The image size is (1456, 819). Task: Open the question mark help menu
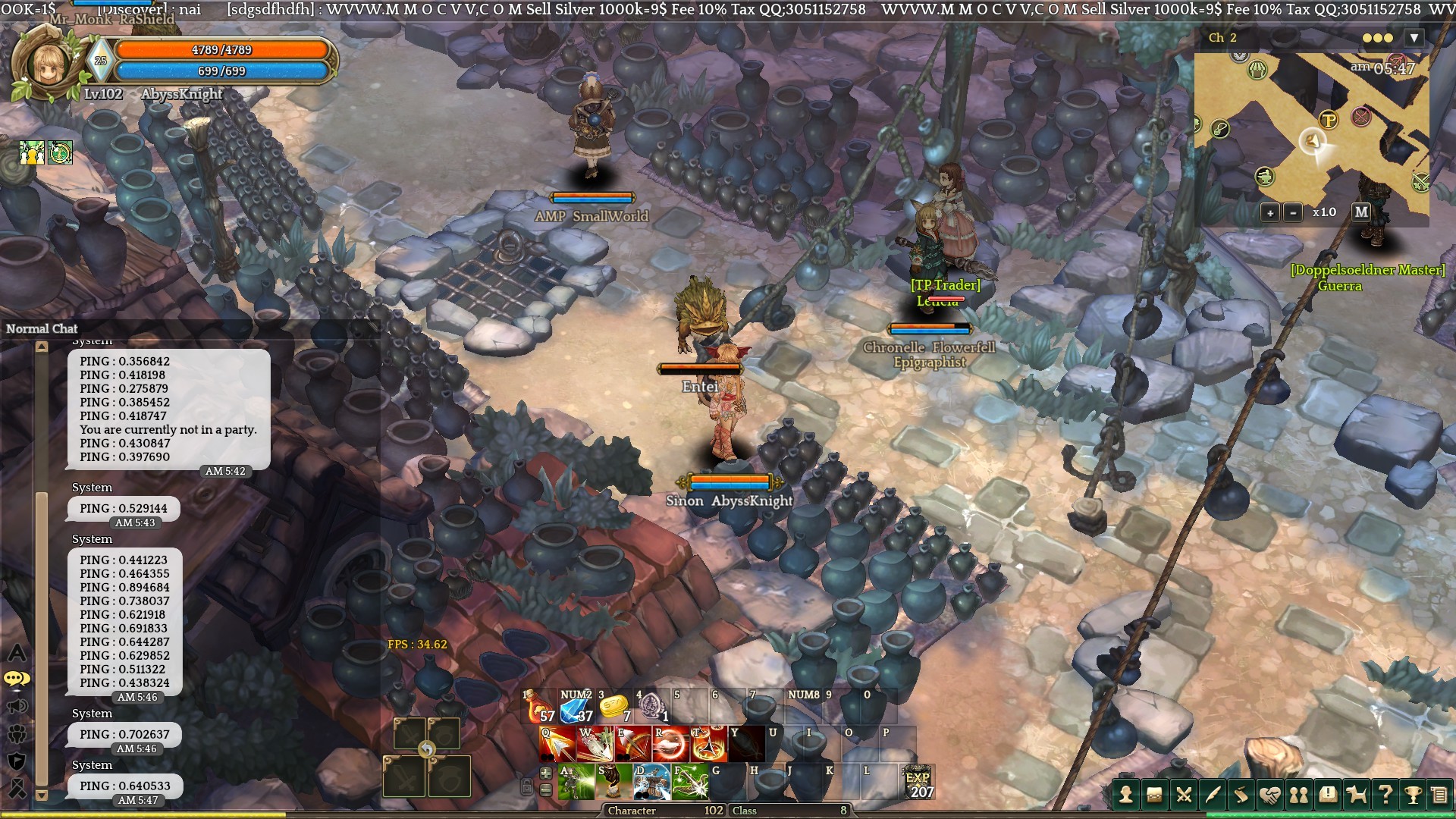point(1385,794)
